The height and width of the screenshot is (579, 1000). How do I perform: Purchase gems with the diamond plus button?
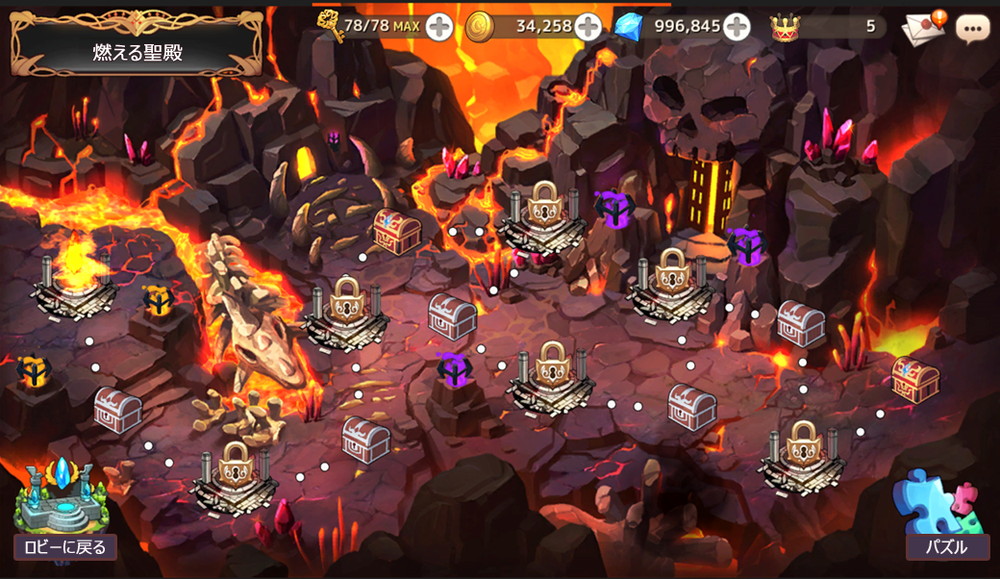click(x=737, y=27)
